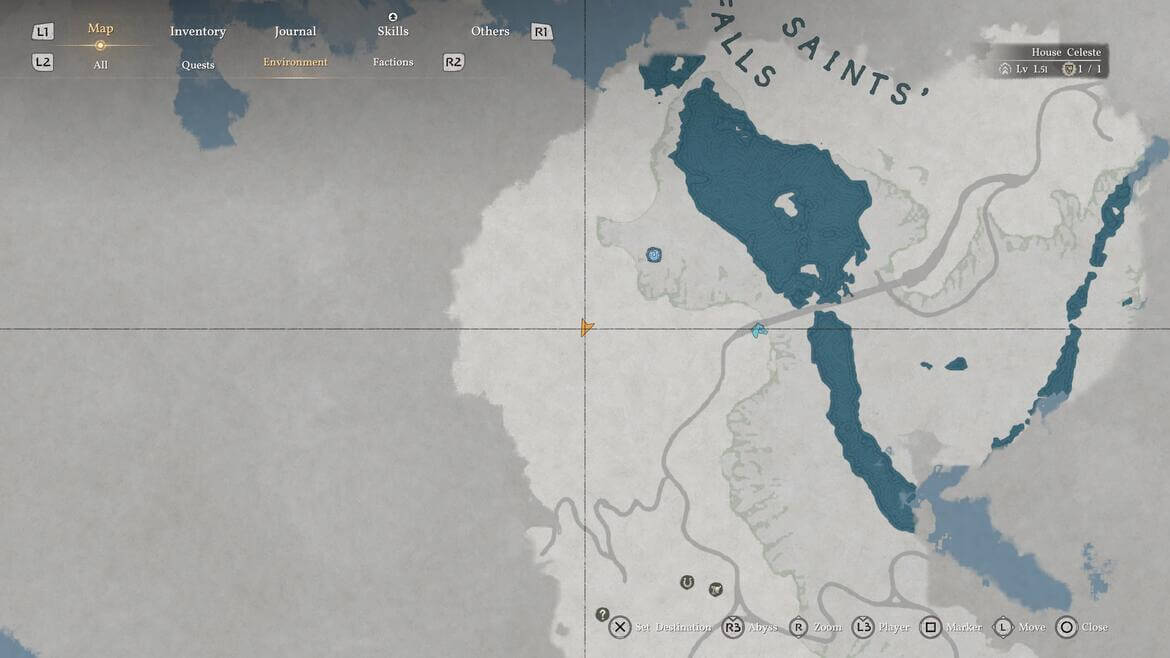Filter map by Quests
Screen dimensions: 1170x658
coord(198,65)
